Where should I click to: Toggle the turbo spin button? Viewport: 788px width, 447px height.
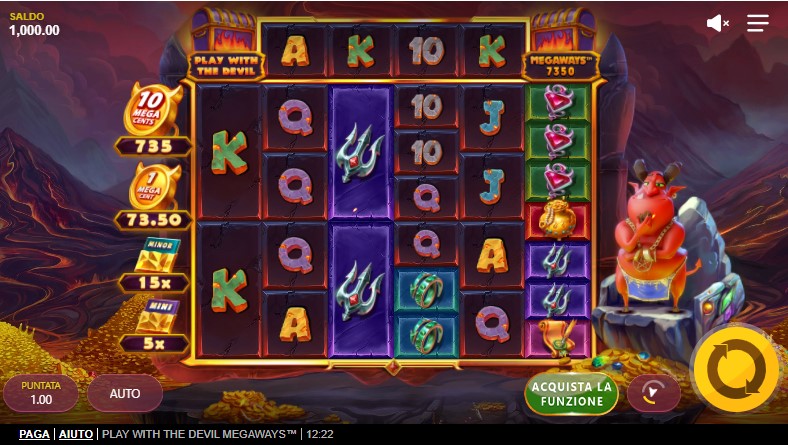(654, 393)
